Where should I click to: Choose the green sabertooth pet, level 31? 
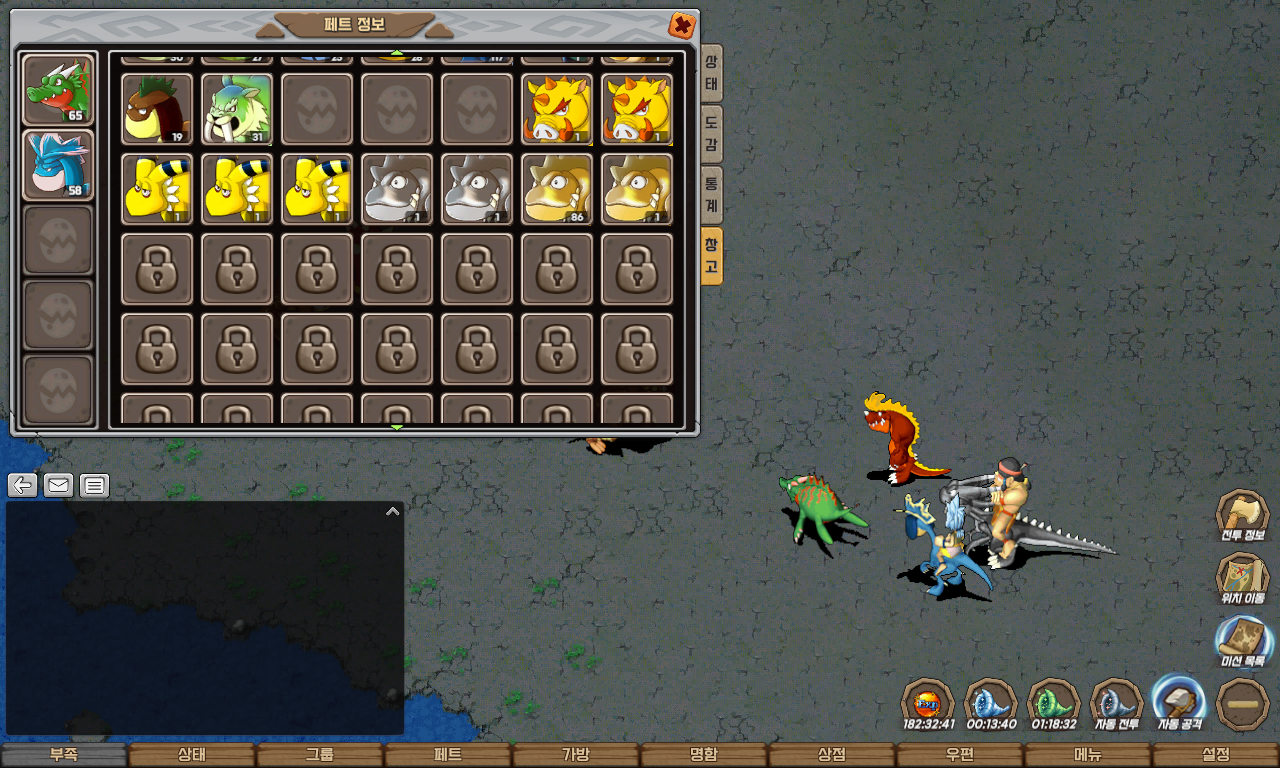coord(237,109)
